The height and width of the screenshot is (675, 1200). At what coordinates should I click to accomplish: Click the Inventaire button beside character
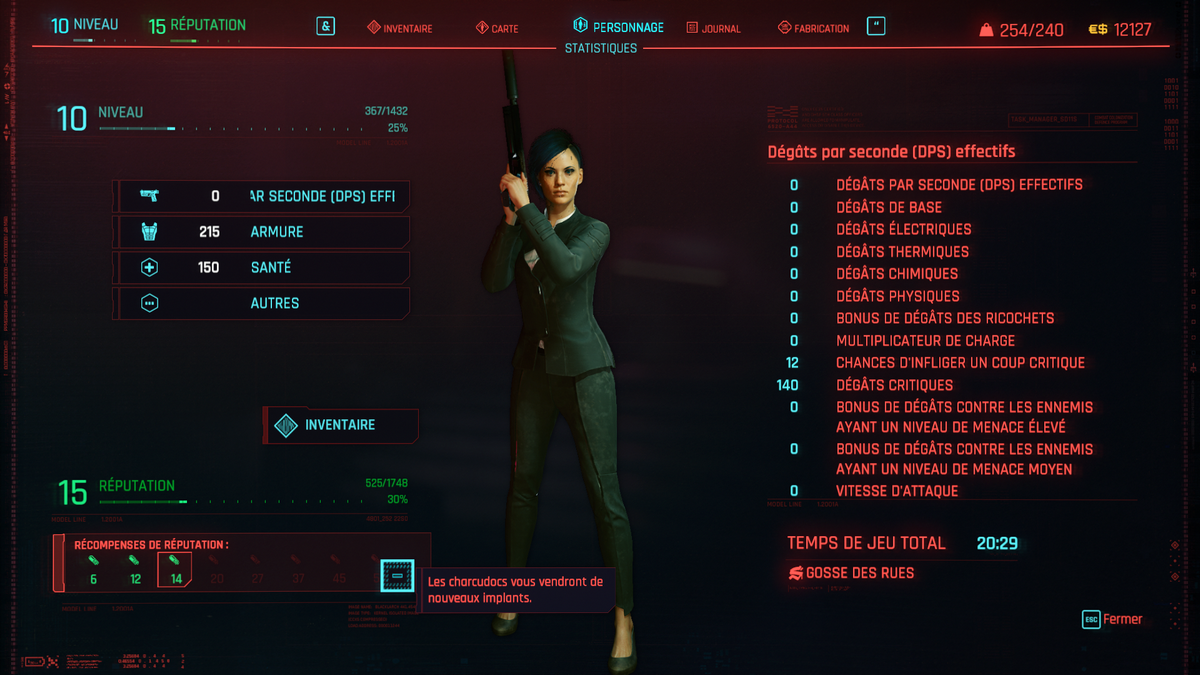pos(340,425)
